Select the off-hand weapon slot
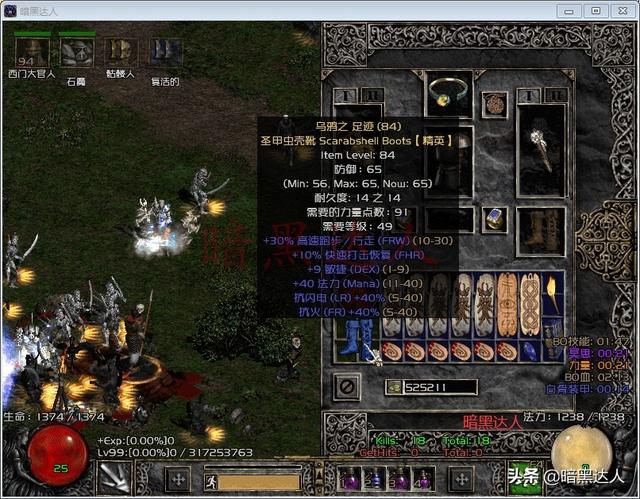 tap(541, 148)
